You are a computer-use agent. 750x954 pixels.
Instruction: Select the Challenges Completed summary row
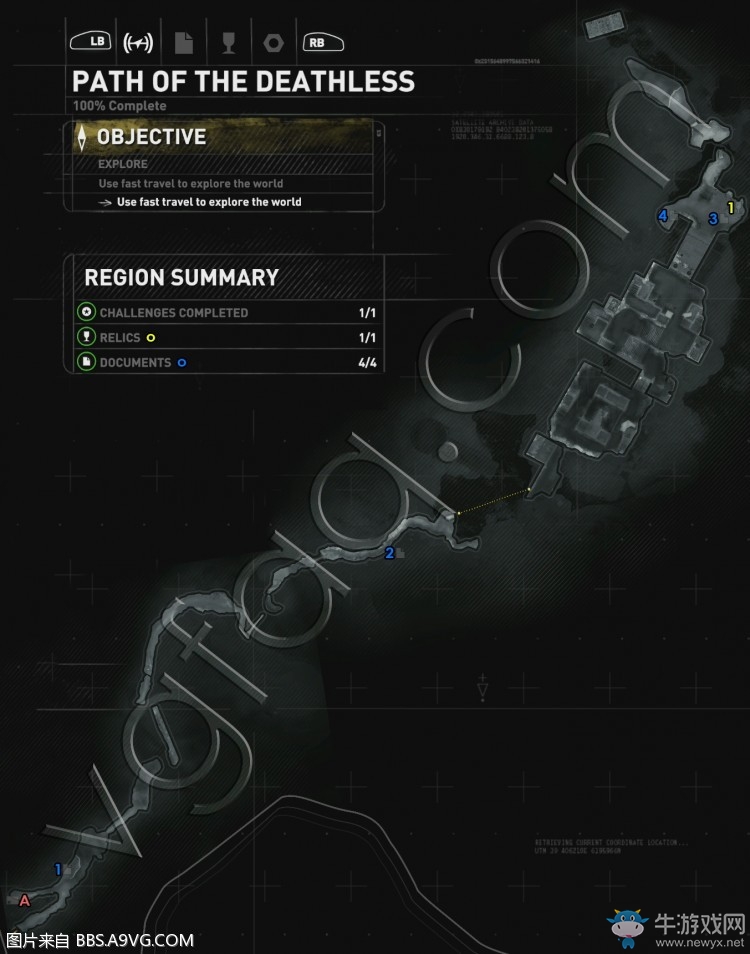click(x=228, y=313)
